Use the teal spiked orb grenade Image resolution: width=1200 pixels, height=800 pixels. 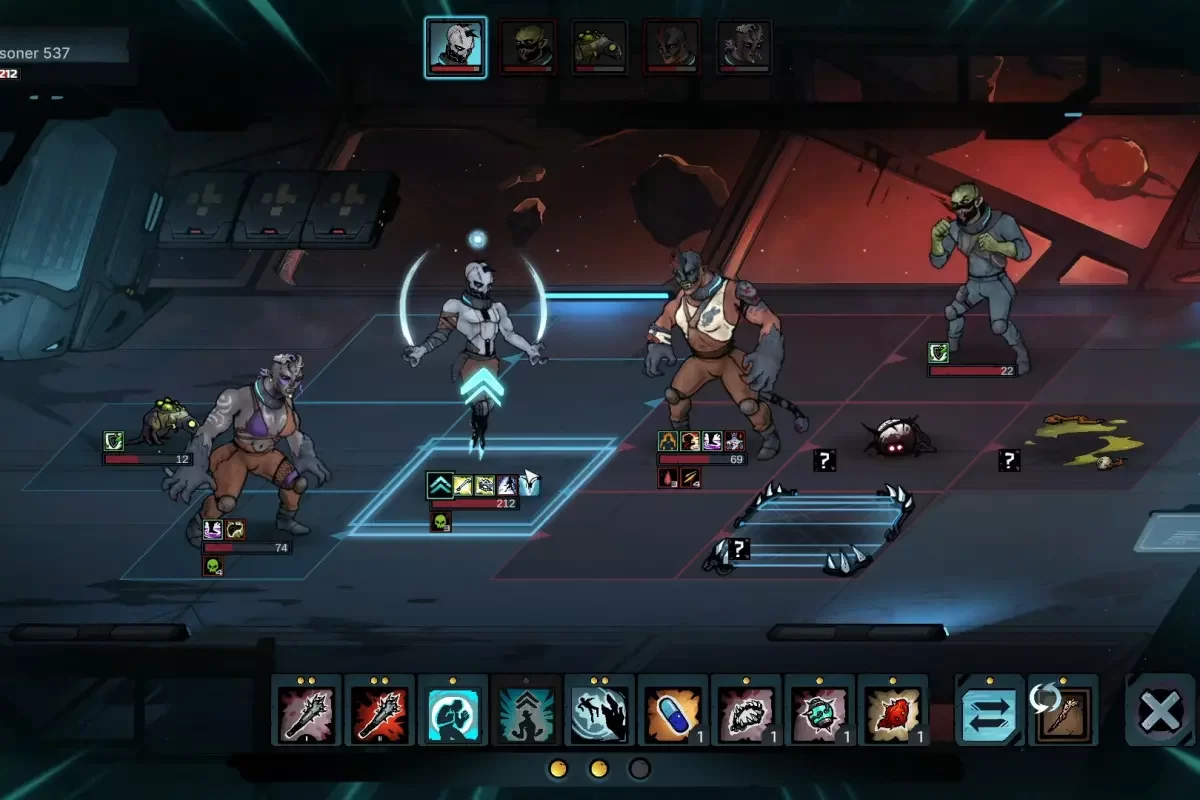click(820, 710)
